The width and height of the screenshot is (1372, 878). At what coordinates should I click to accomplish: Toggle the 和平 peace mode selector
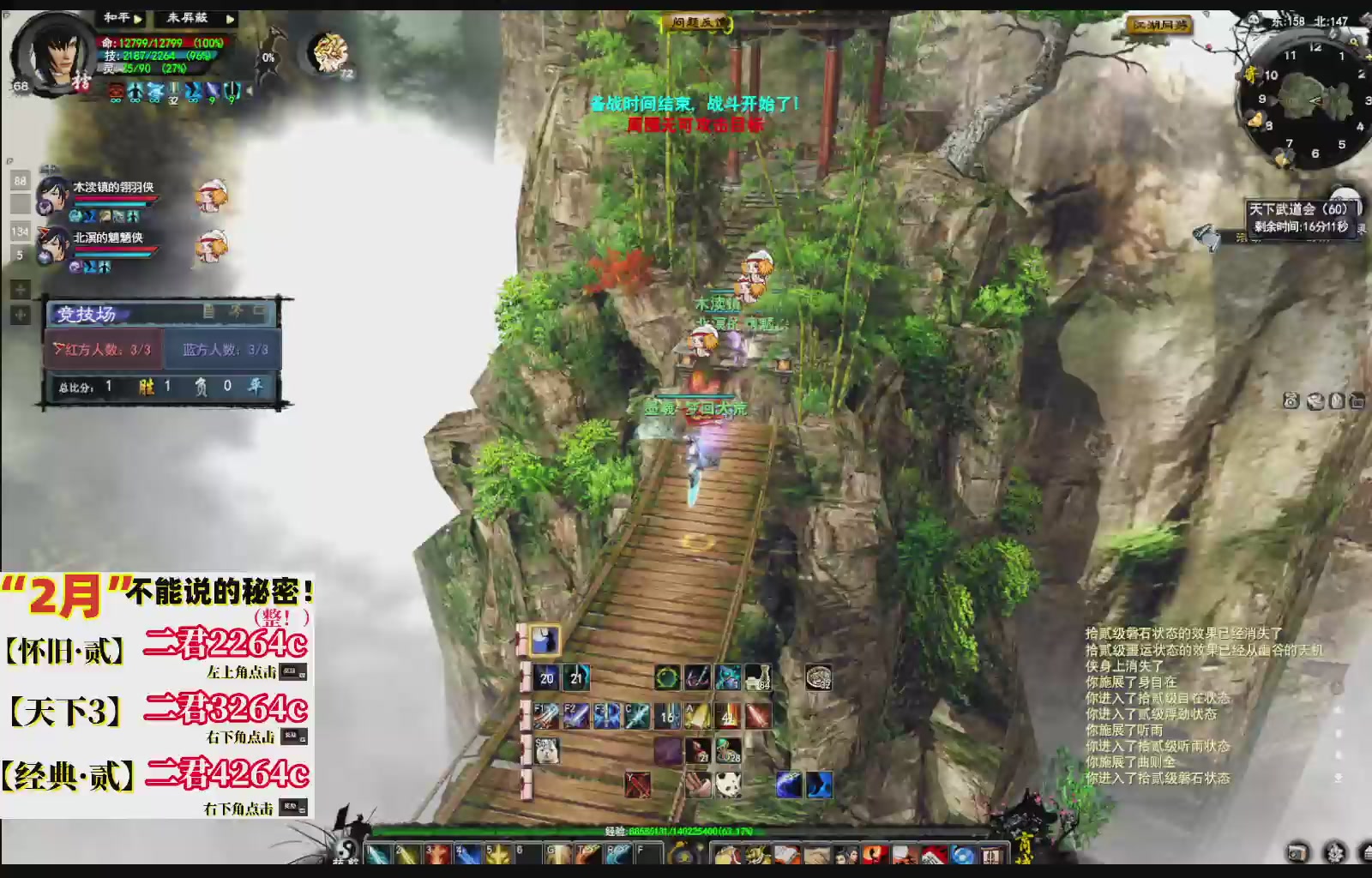[117, 17]
